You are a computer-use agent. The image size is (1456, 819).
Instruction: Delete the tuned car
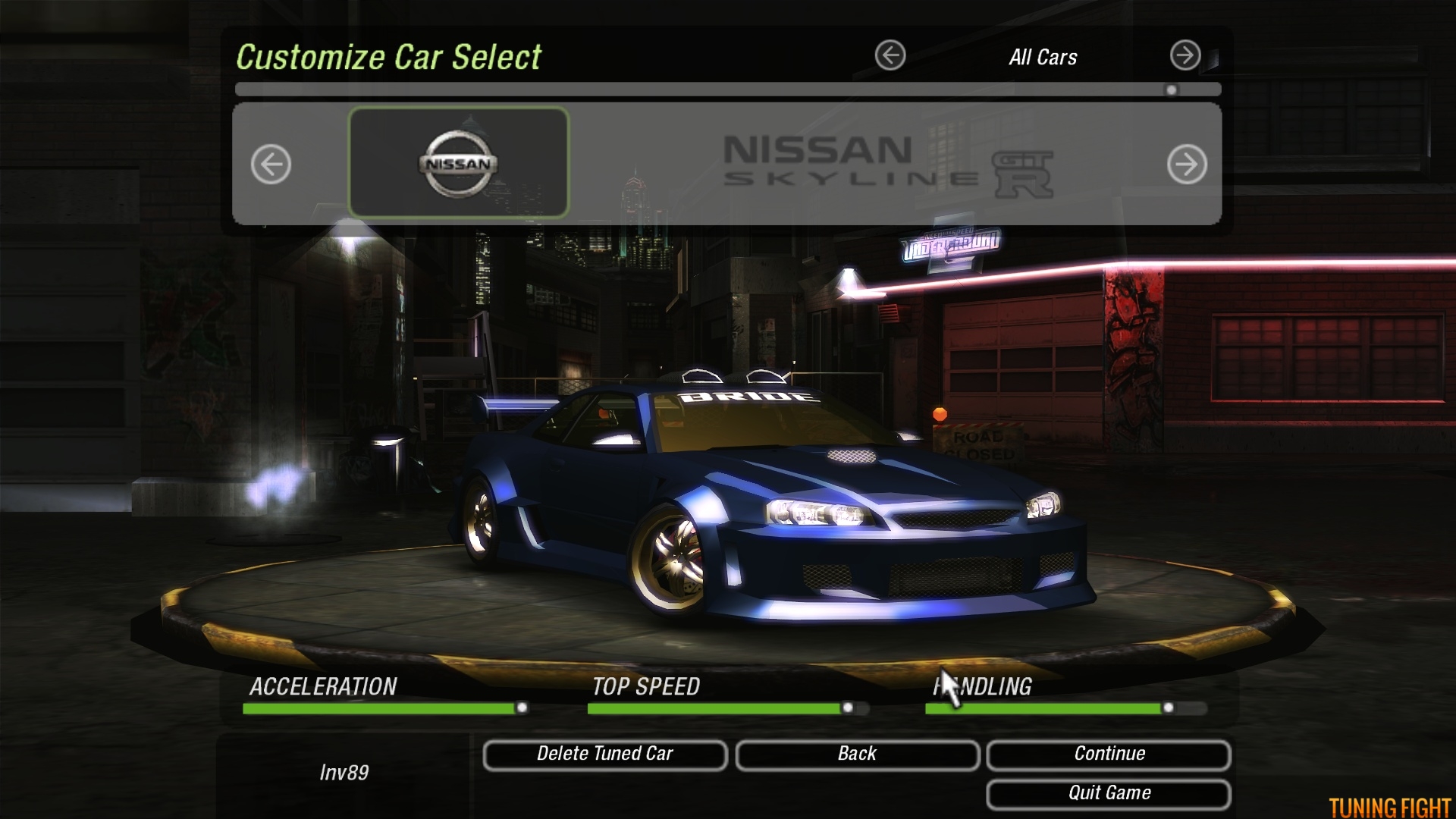click(604, 755)
